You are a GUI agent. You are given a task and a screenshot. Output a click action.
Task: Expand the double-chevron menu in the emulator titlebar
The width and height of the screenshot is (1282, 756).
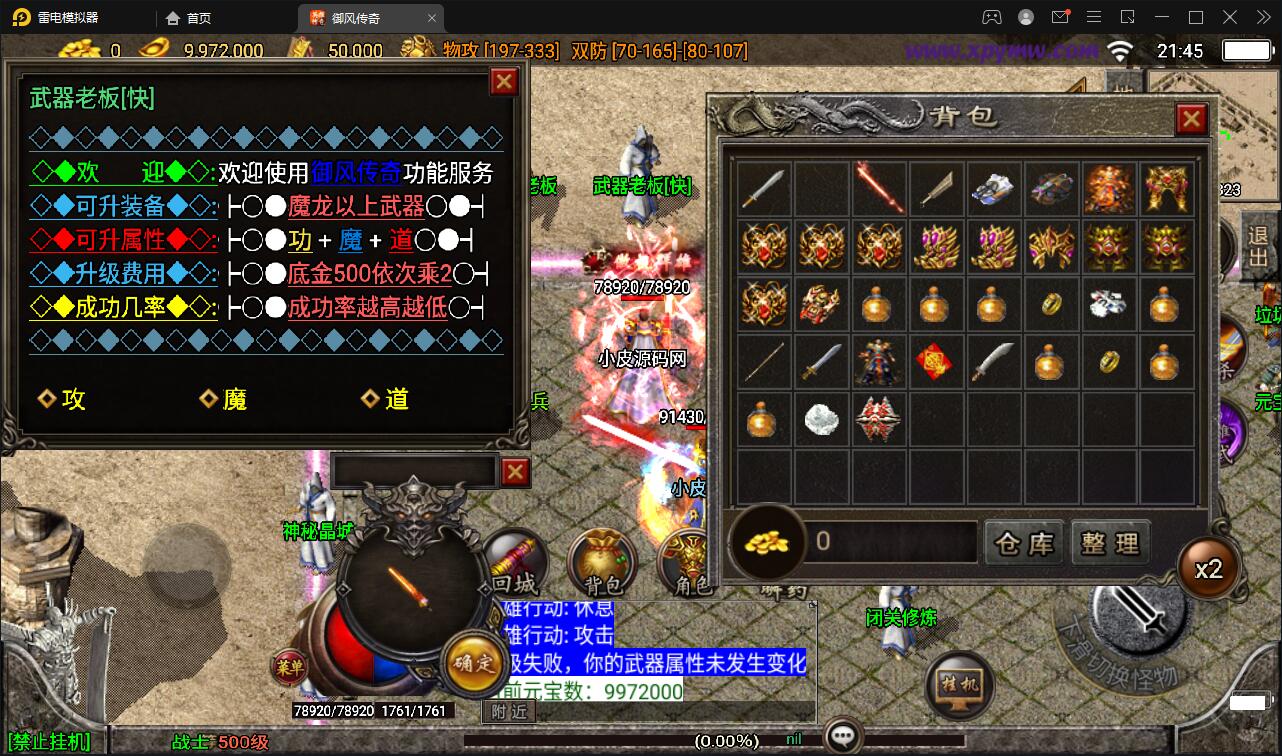pos(1261,17)
